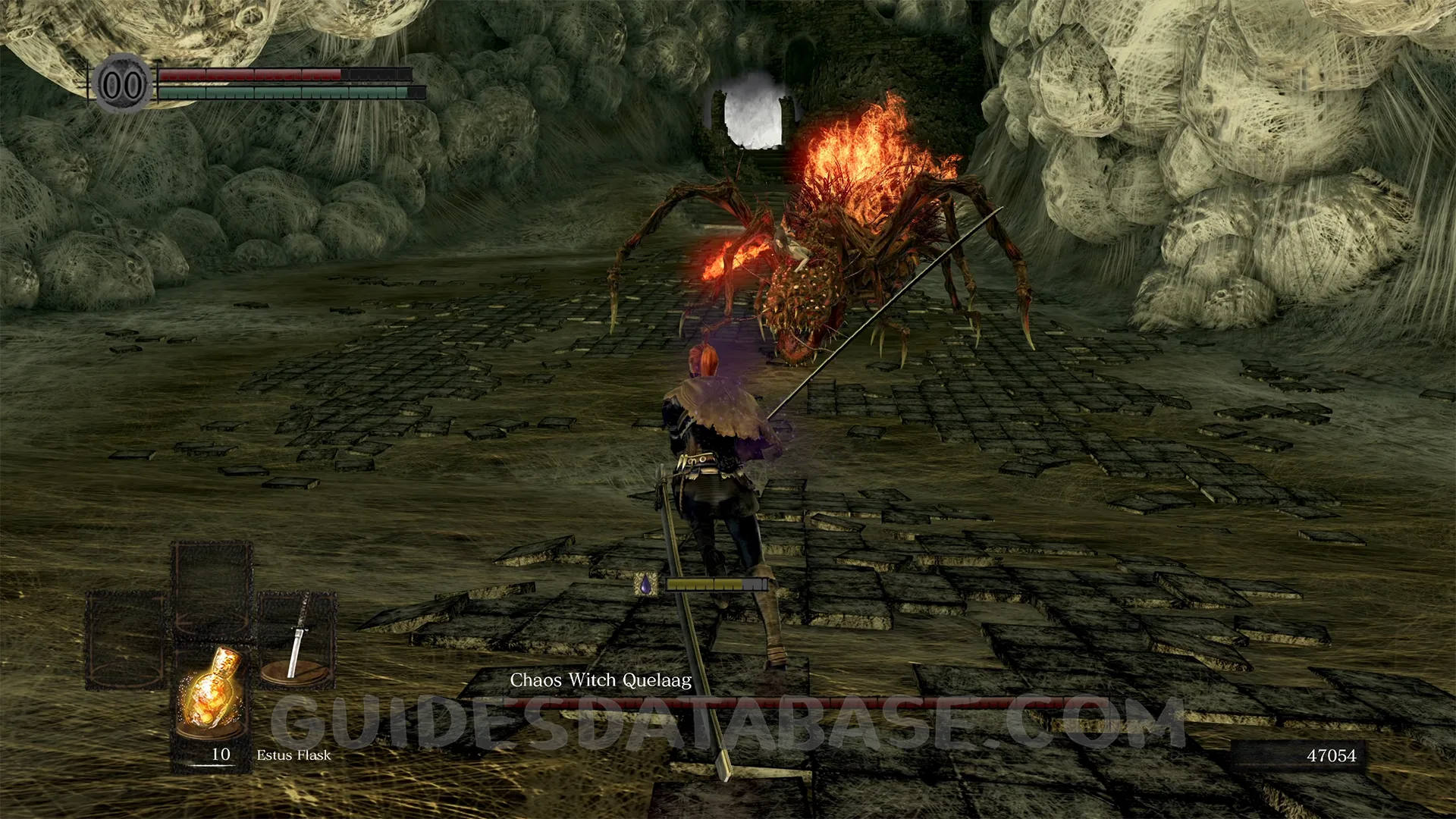Click the purple droplet status icon
This screenshot has width=1456, height=819.
point(645,585)
